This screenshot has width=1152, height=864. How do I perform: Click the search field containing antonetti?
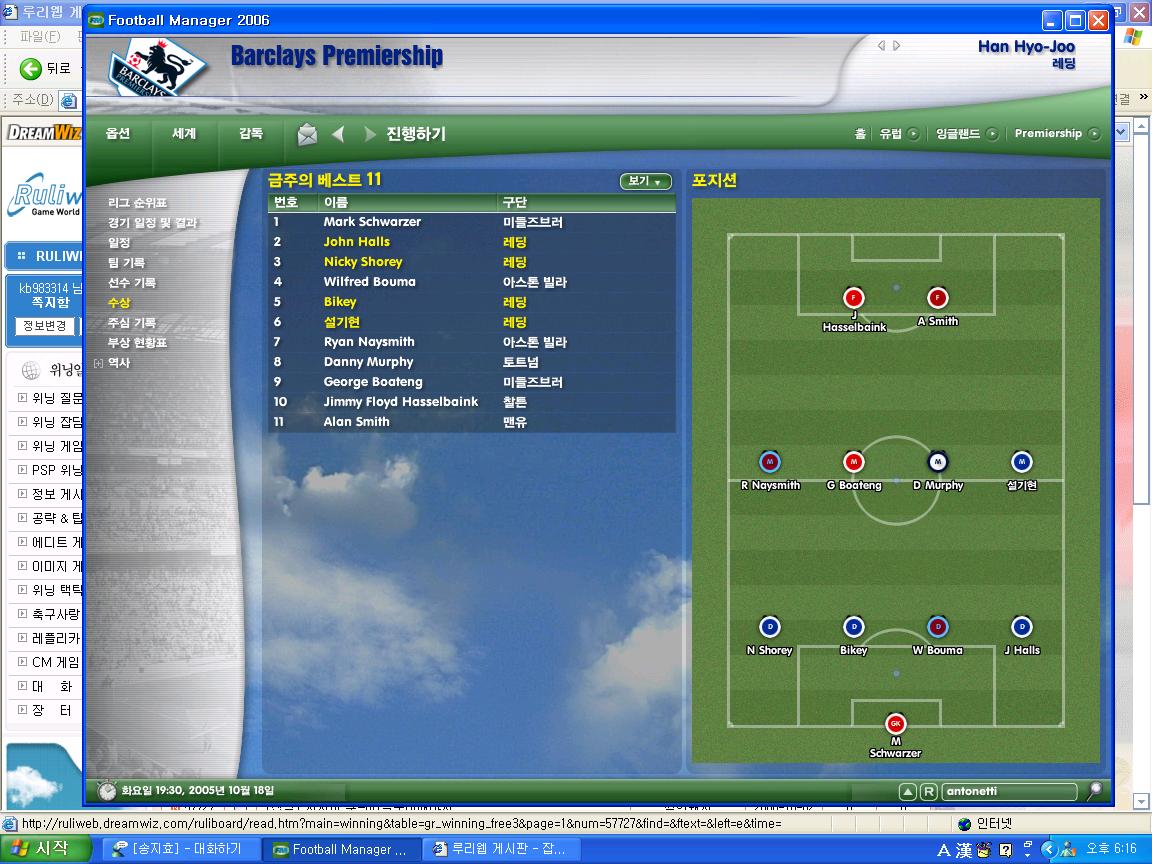coord(1008,791)
